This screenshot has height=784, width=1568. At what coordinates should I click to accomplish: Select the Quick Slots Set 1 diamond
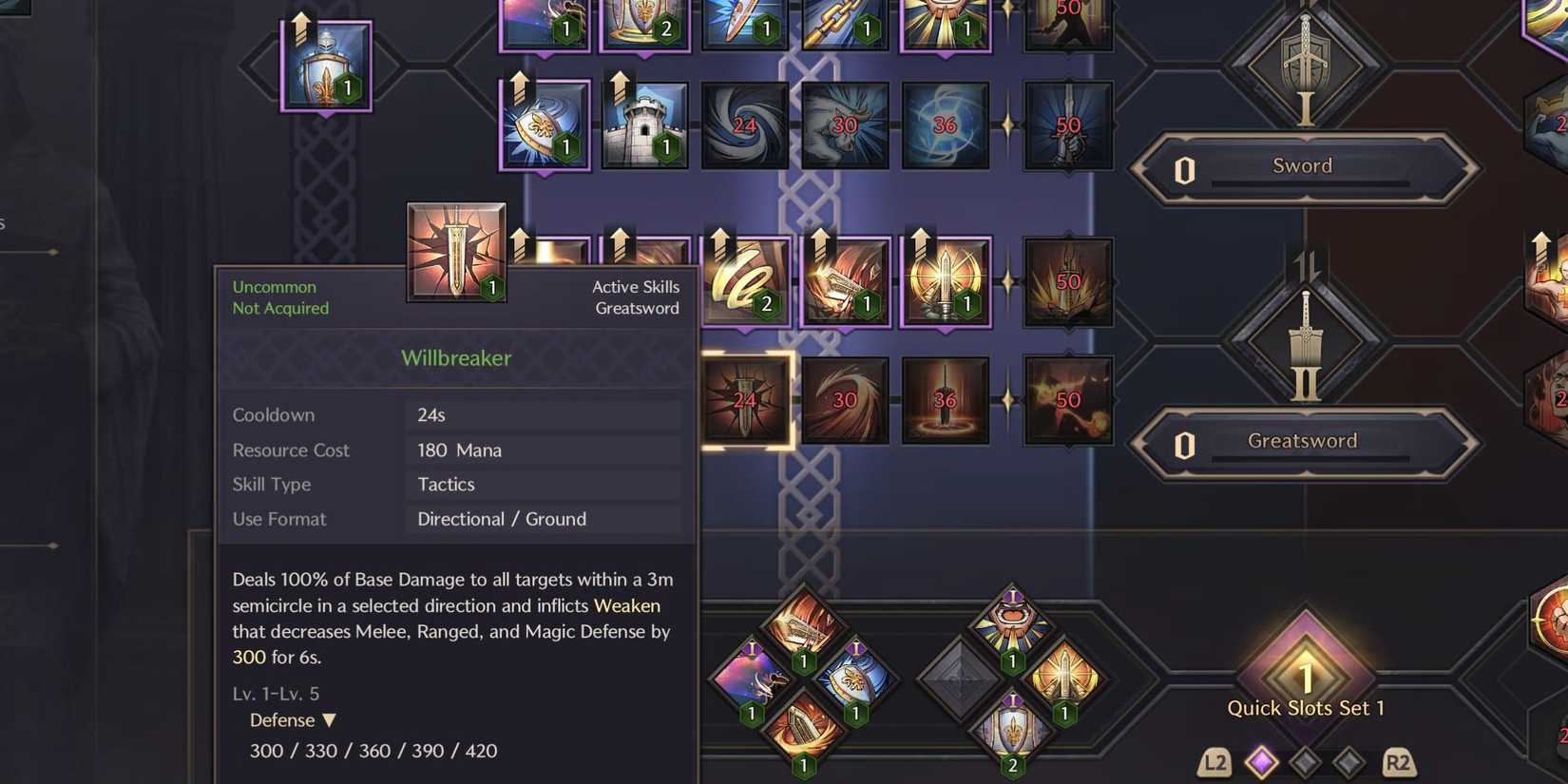tap(1308, 675)
